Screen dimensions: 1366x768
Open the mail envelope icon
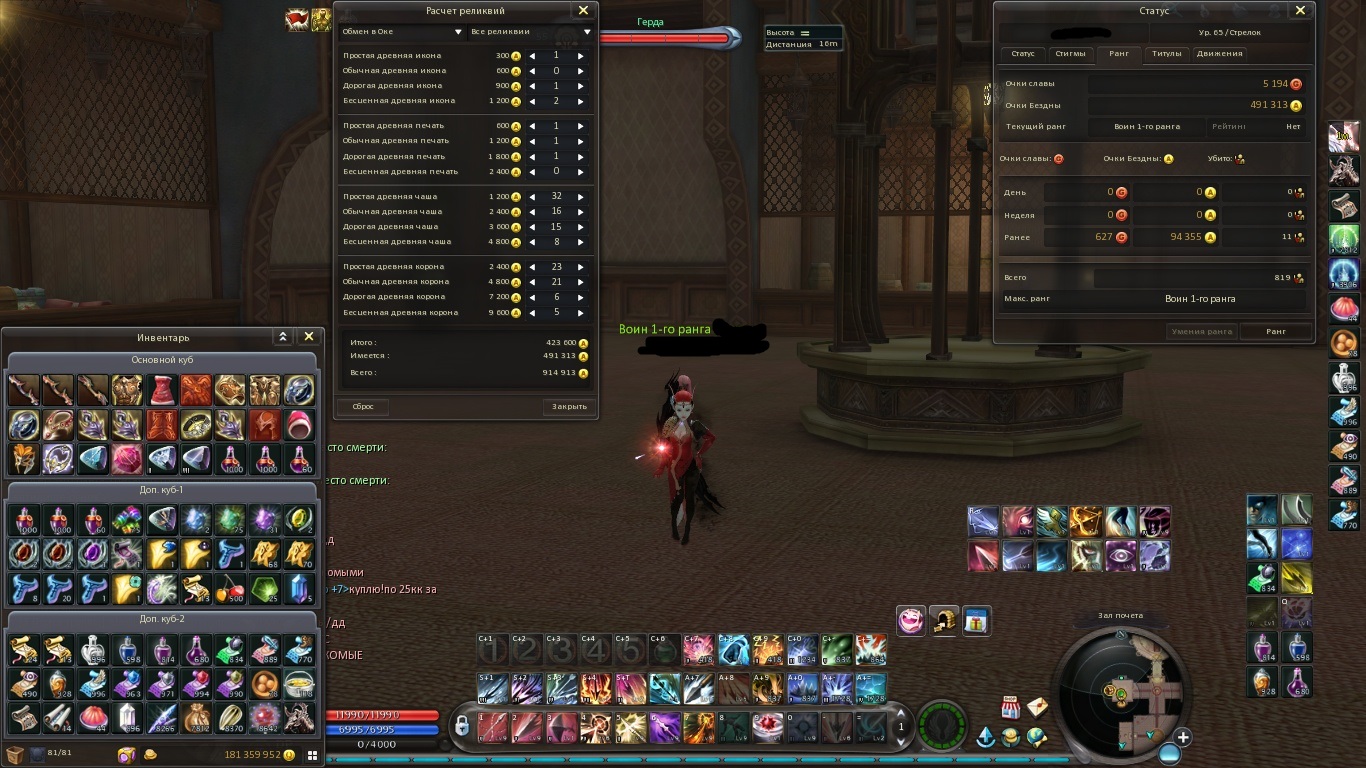point(1037,708)
